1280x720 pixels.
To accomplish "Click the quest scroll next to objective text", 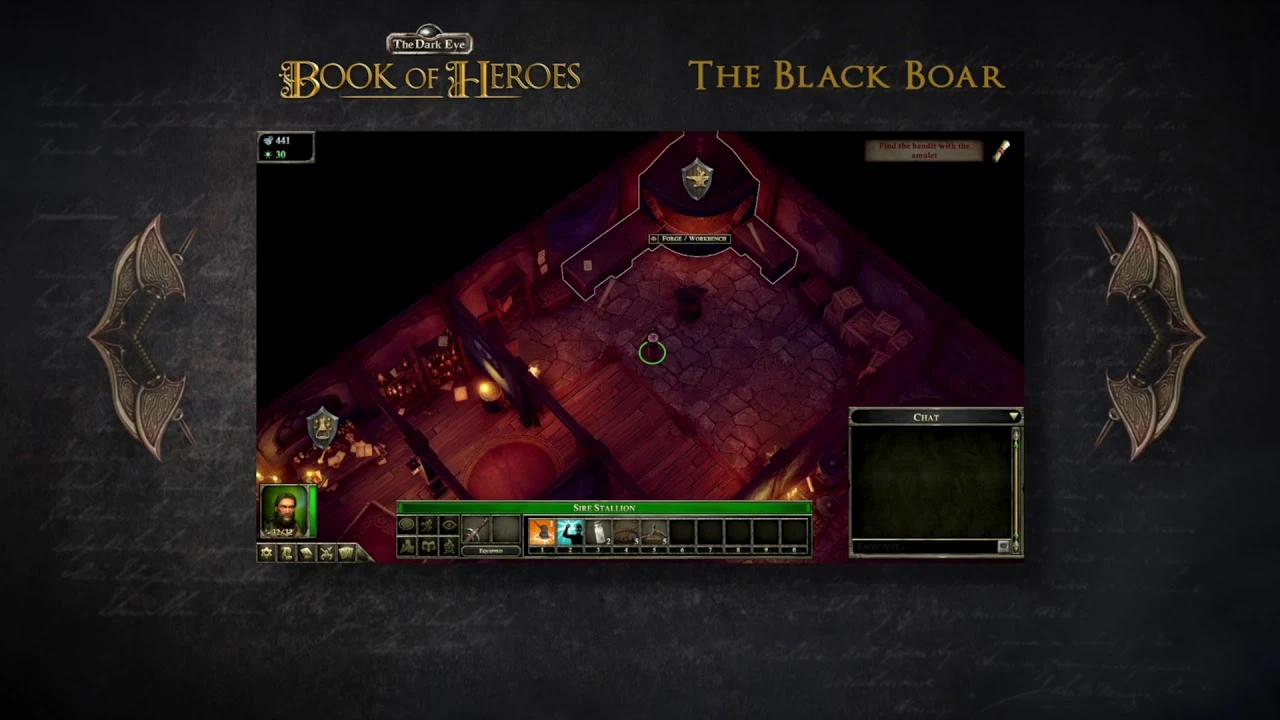I will (x=1003, y=150).
